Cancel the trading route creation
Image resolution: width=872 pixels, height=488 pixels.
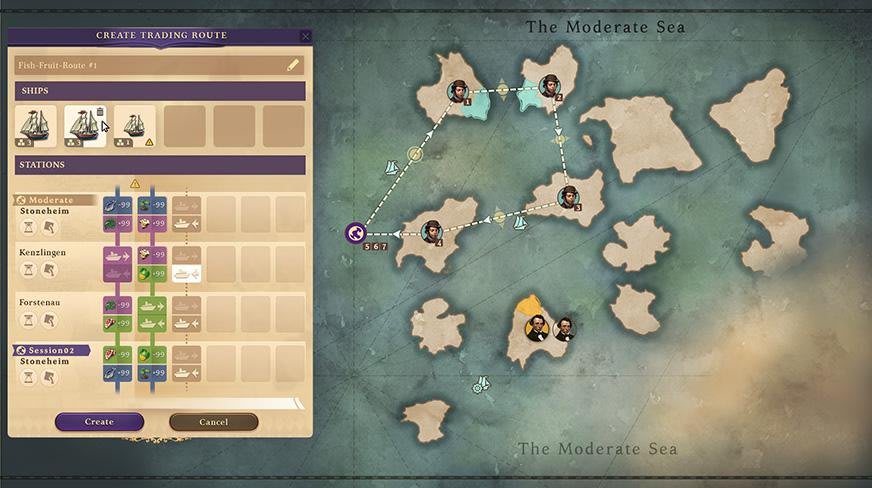pyautogui.click(x=213, y=422)
